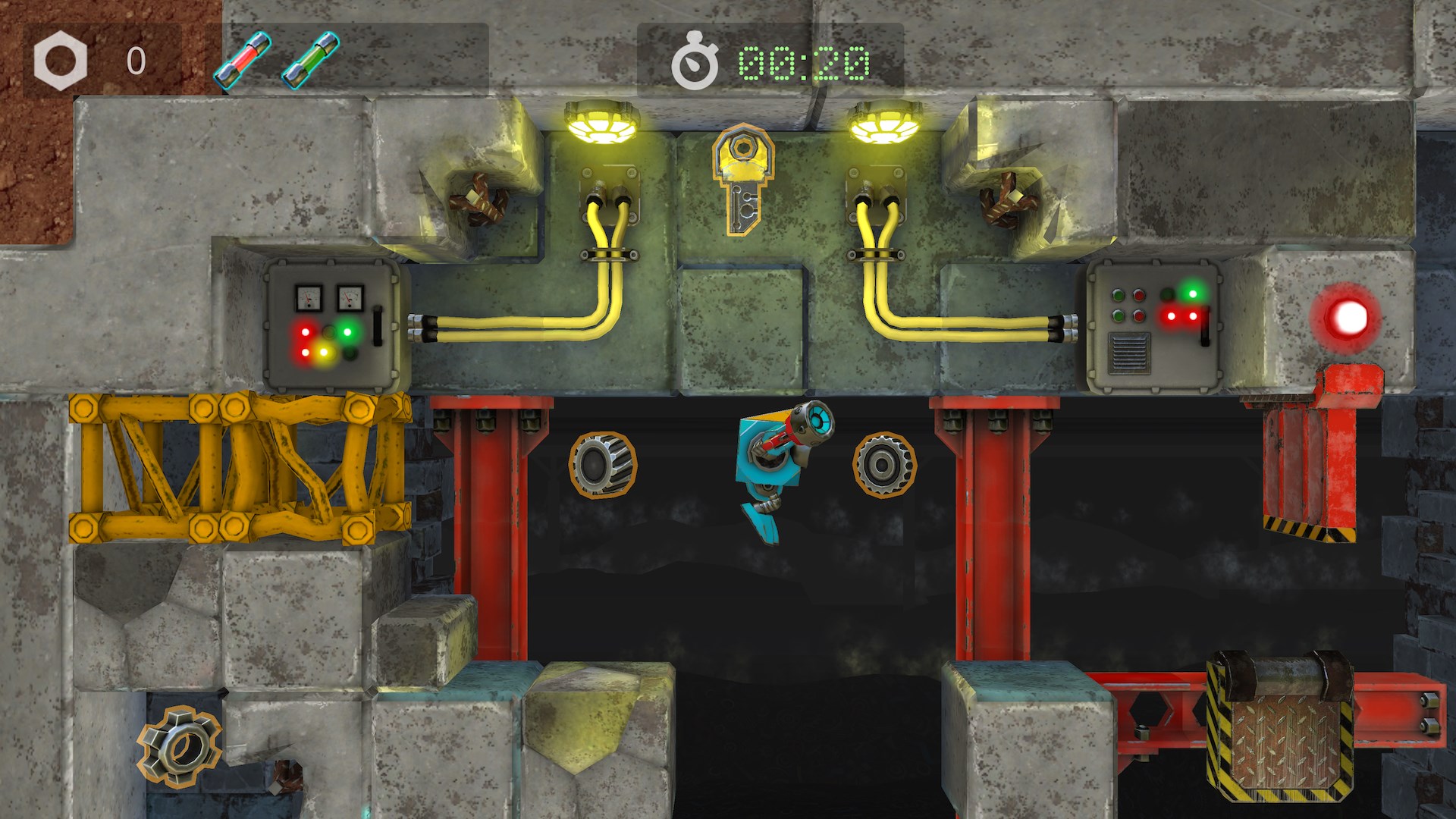Open the vent grille on the right panel
The image size is (1456, 819).
click(x=1129, y=352)
